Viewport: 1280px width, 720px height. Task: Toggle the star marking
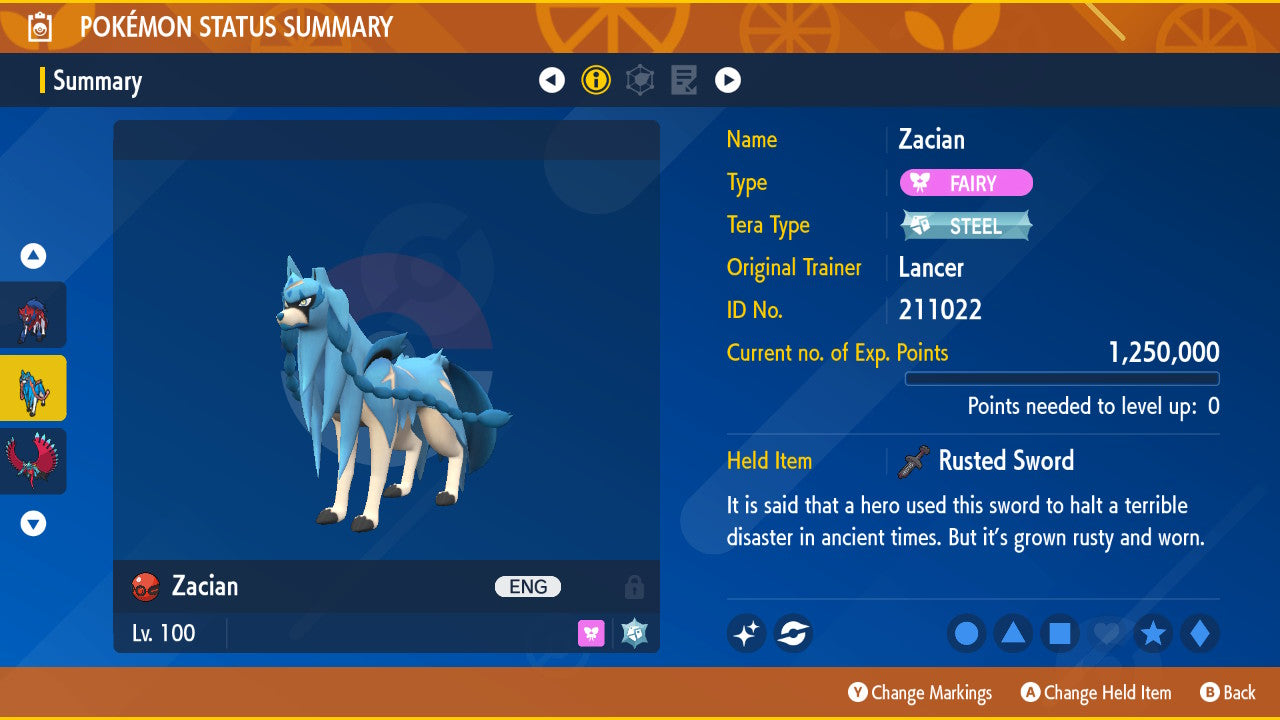(x=1153, y=633)
